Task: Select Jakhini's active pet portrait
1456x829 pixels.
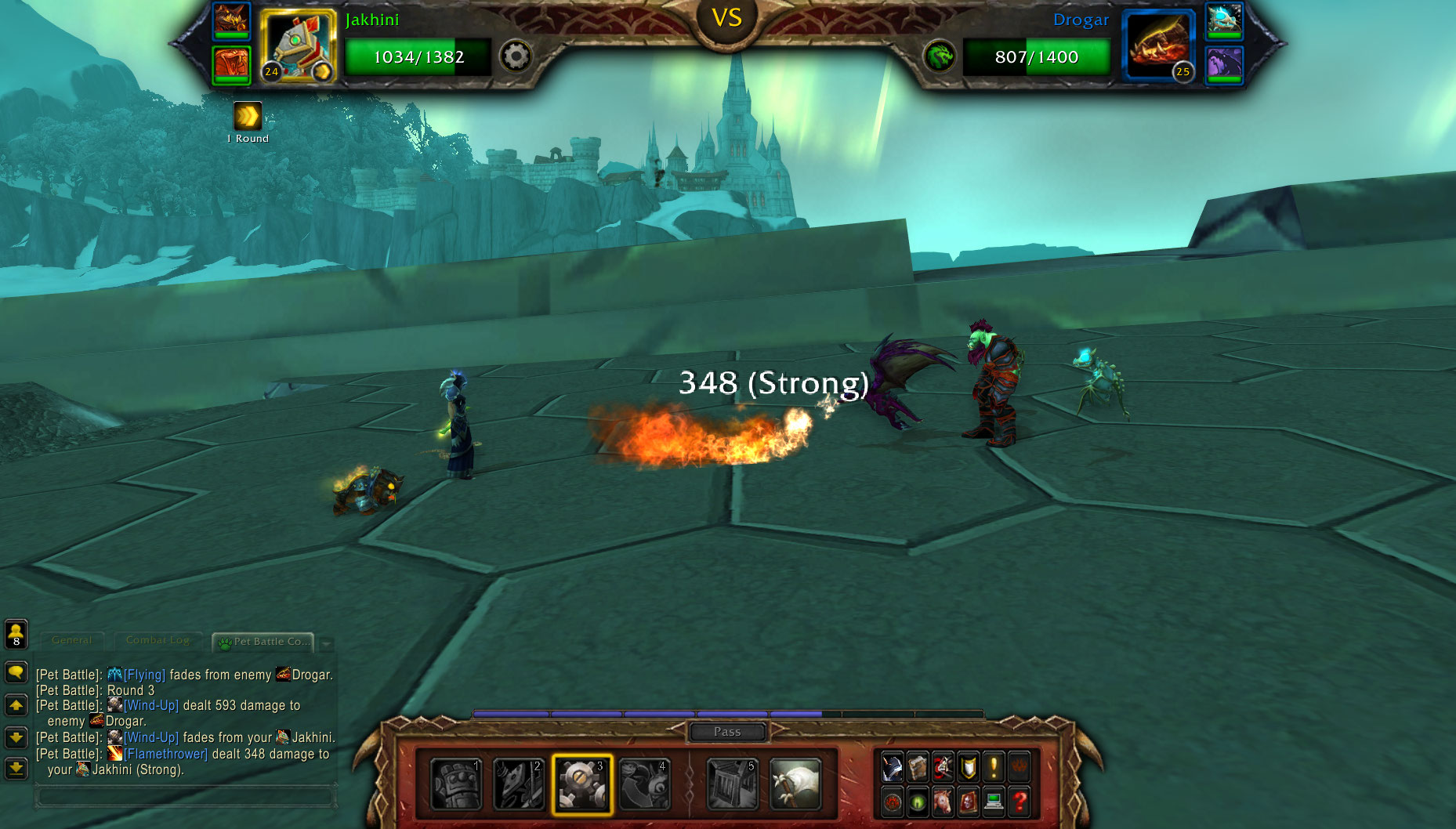Action: 298,46
